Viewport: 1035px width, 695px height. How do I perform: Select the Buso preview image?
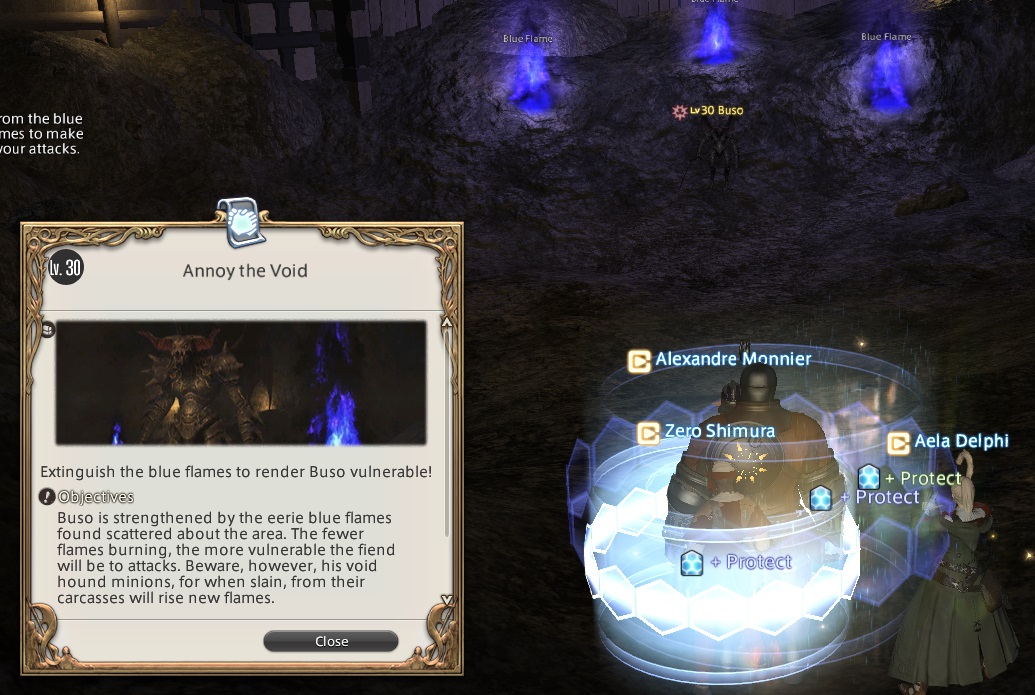coord(240,382)
